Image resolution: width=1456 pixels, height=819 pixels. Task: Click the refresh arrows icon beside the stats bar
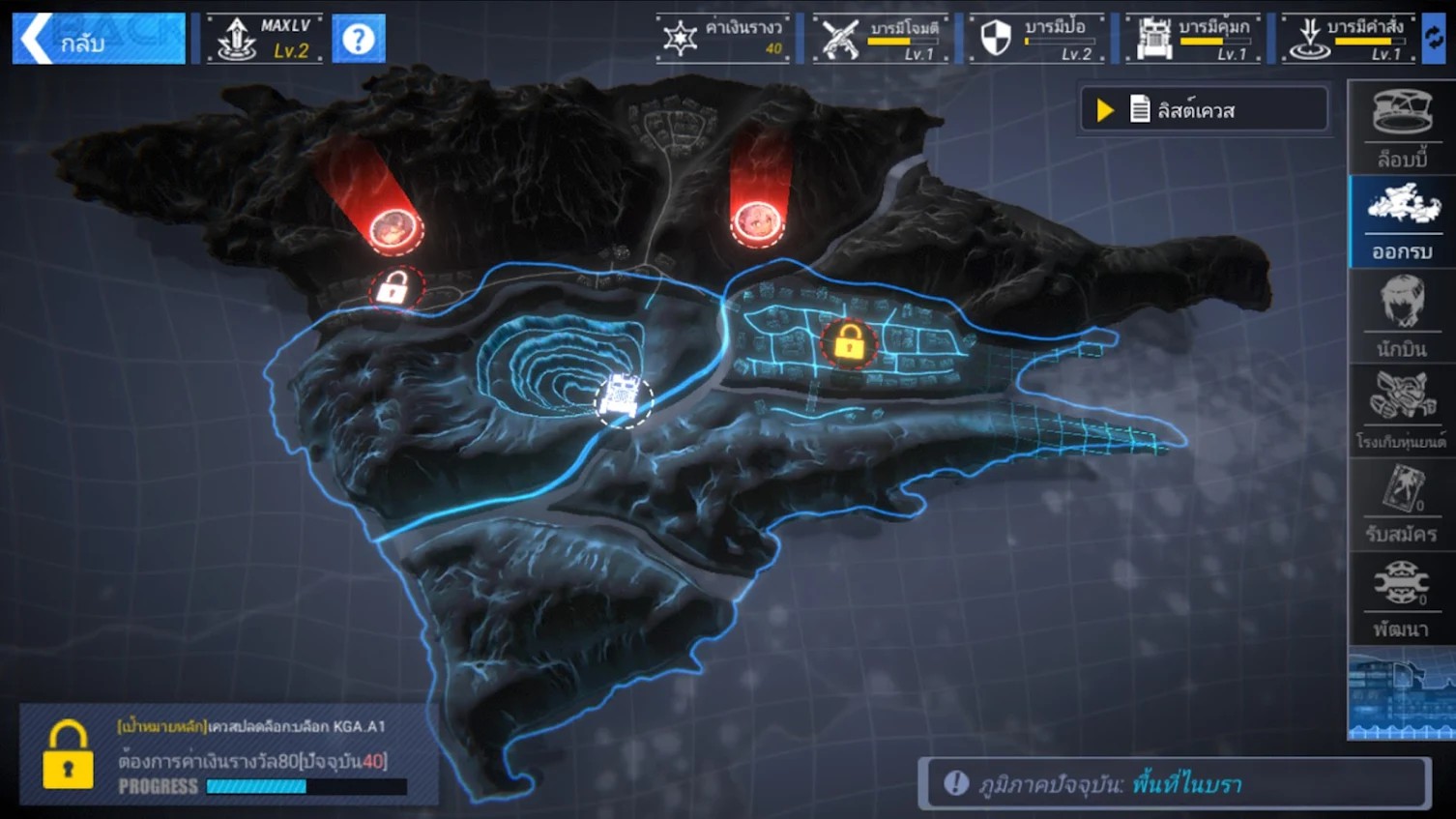1435,39
